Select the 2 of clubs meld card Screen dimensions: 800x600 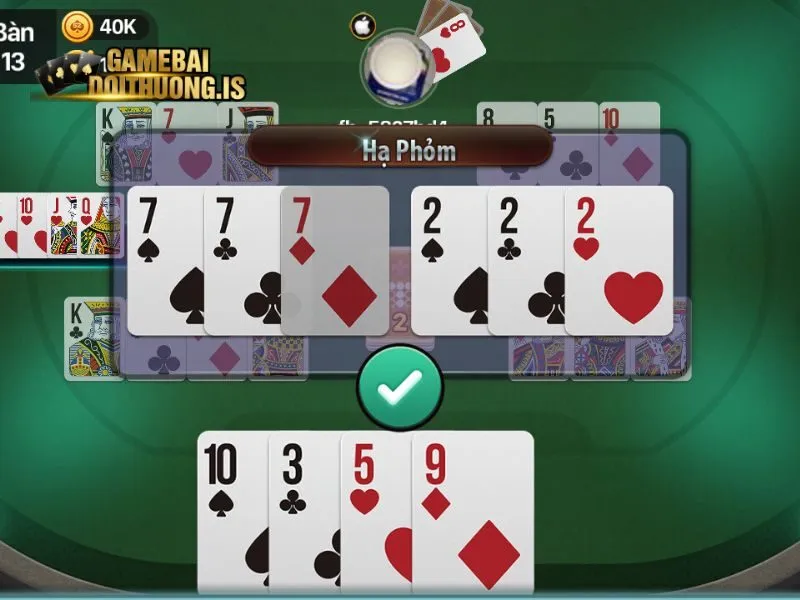[524, 260]
